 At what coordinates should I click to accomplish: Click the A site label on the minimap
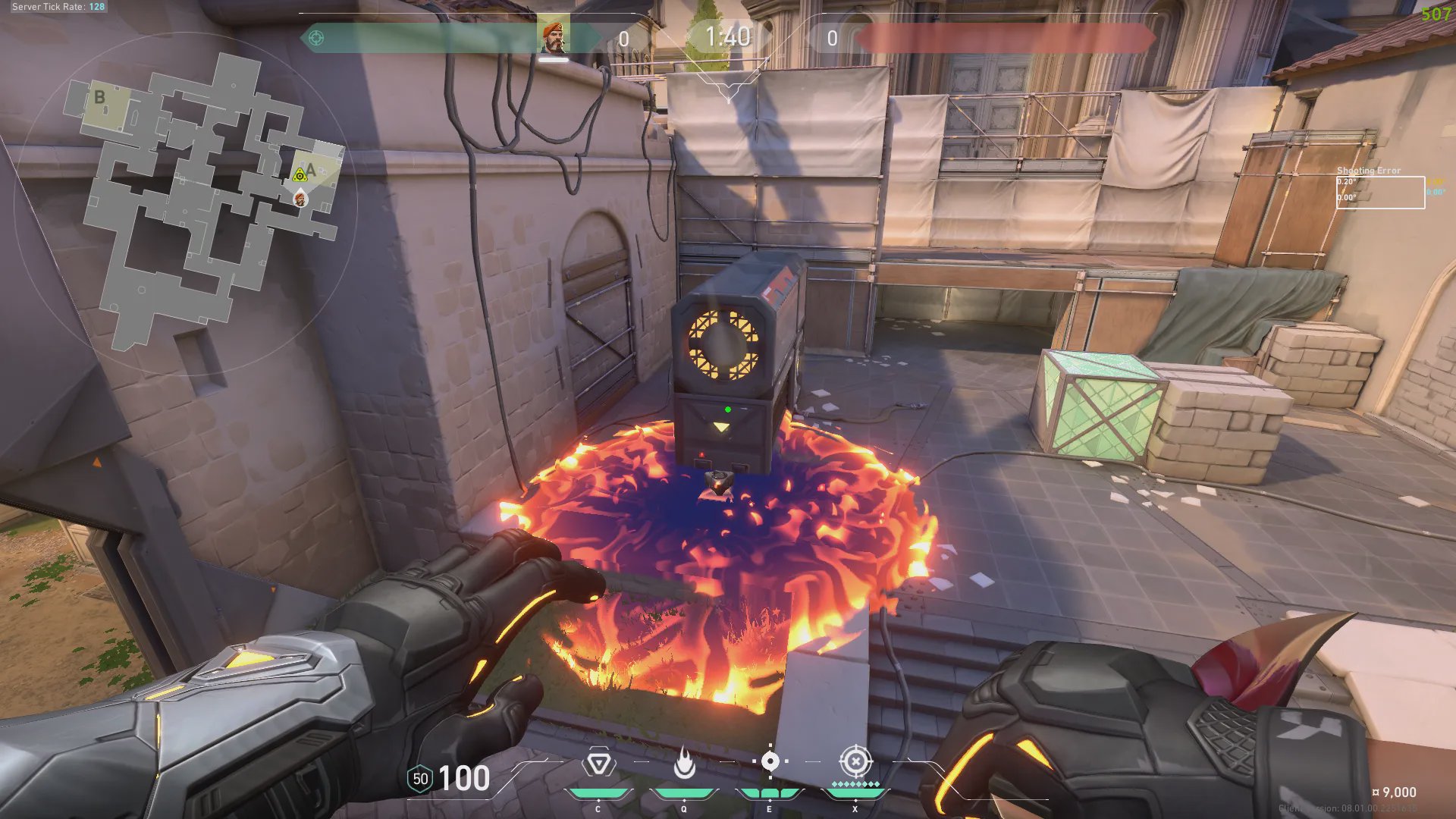pyautogui.click(x=311, y=170)
